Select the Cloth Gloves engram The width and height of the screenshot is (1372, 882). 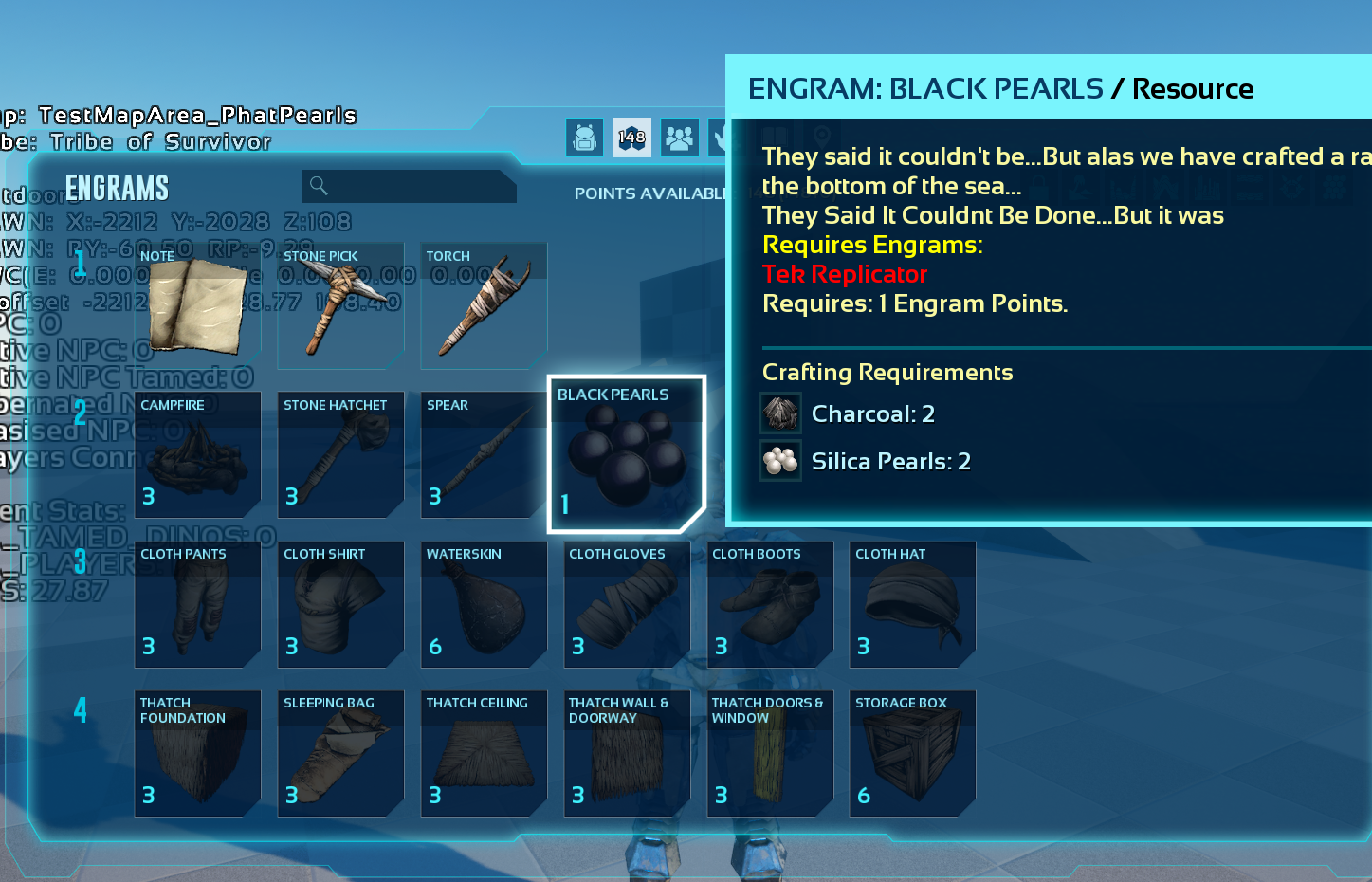pos(627,604)
